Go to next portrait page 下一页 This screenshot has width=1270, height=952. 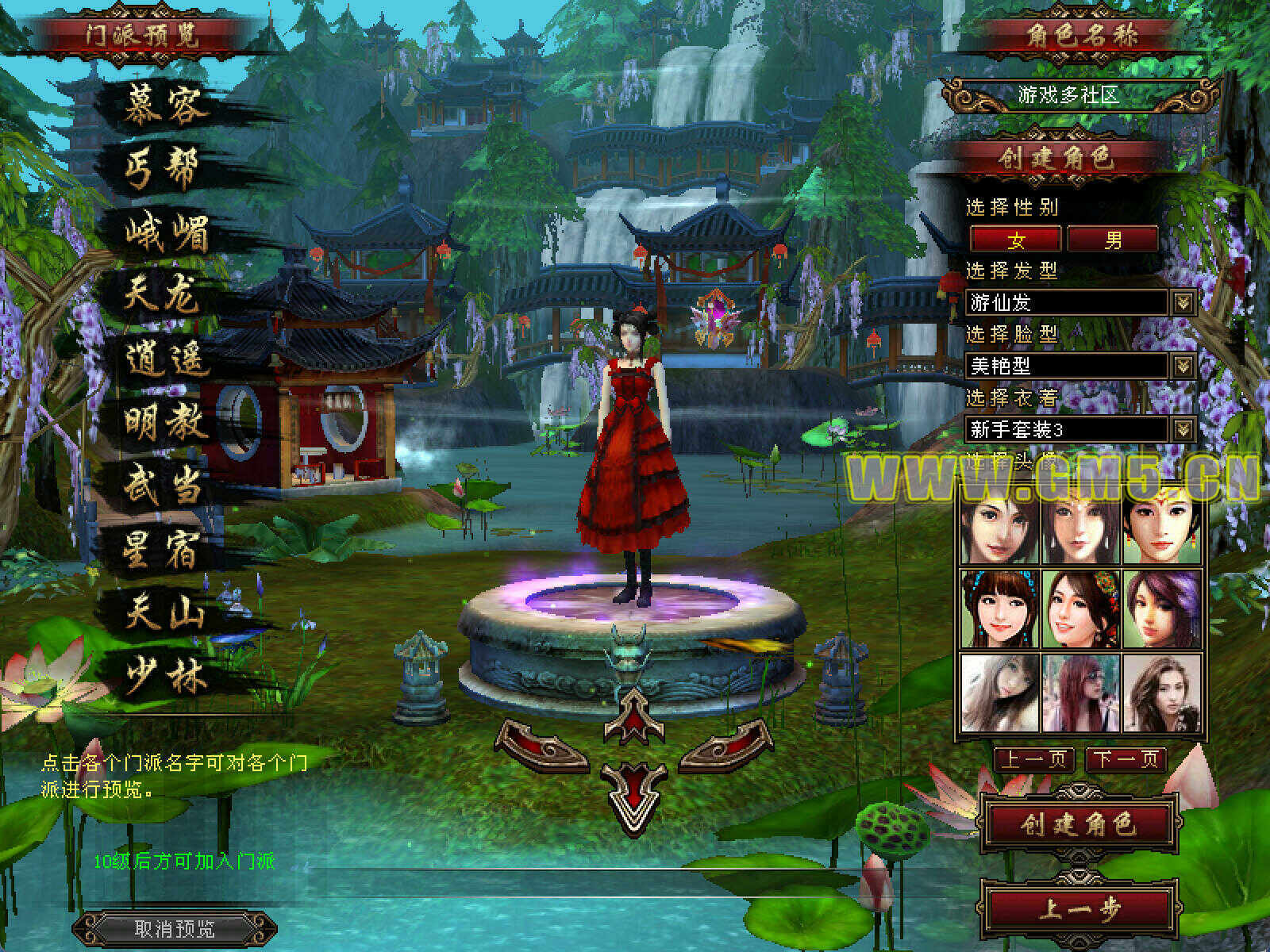(1126, 759)
